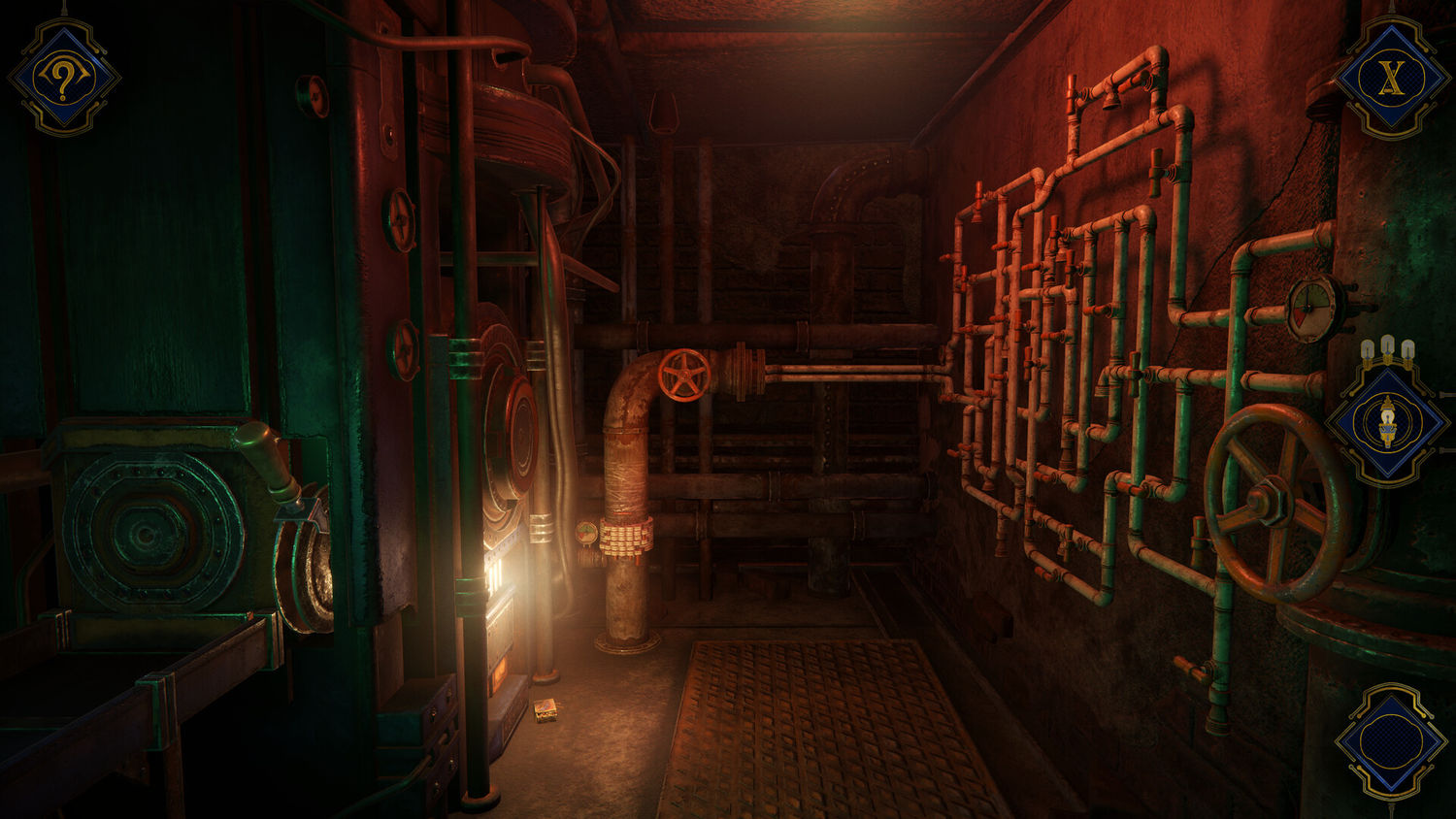Open the question mark hint button
1456x819 pixels.
click(x=64, y=77)
